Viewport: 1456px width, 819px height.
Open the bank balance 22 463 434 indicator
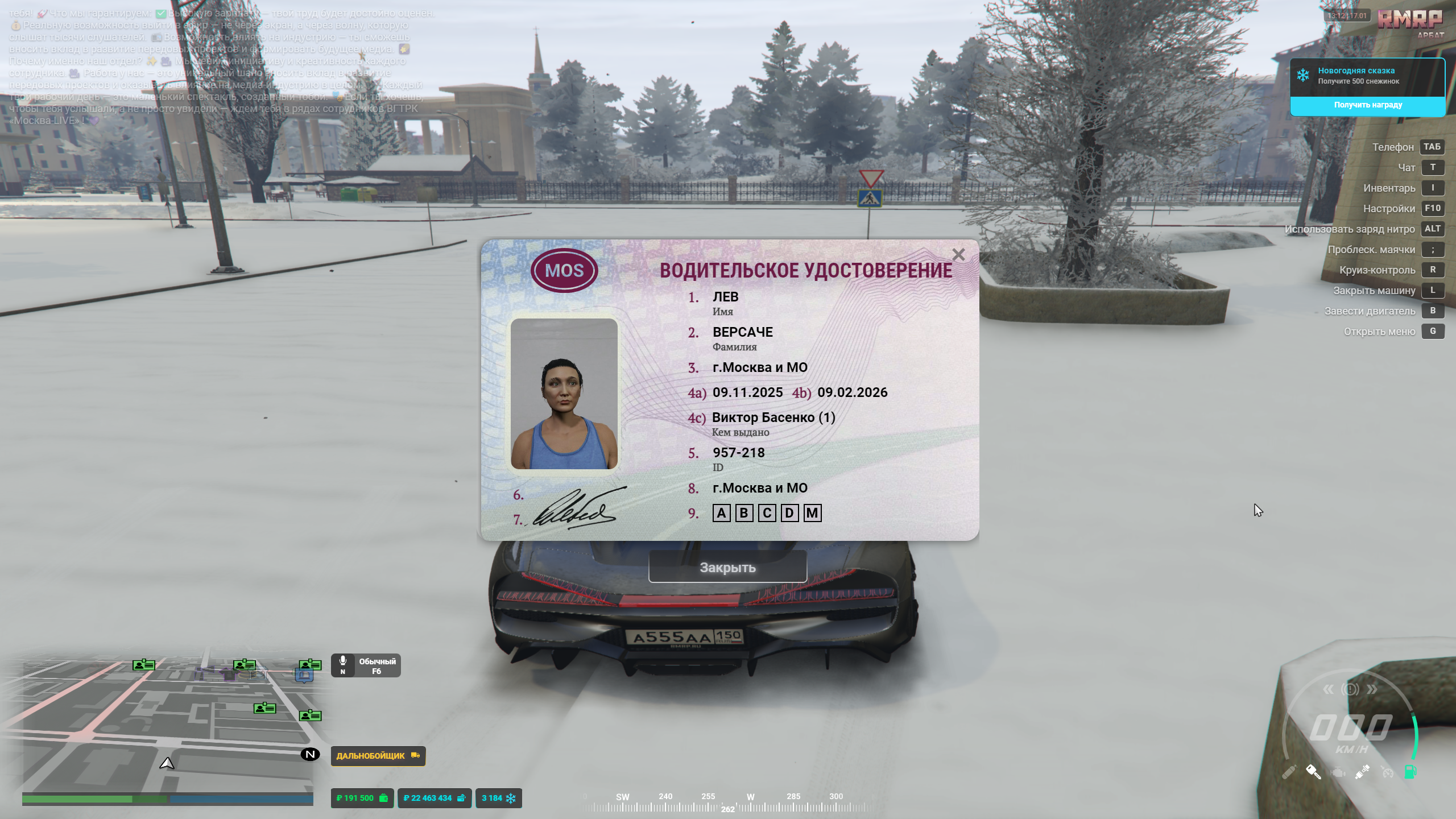click(x=434, y=798)
